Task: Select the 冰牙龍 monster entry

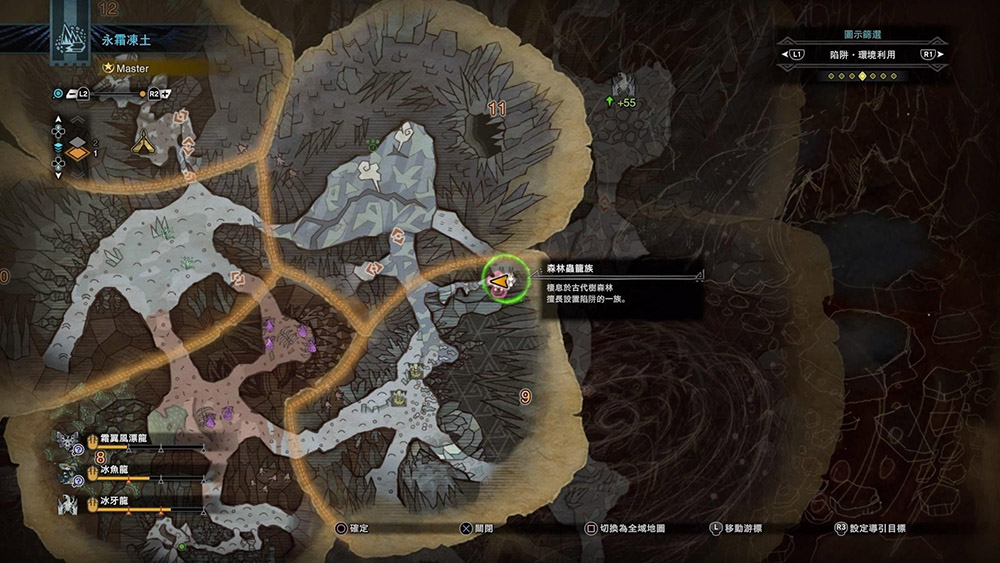Action: tap(112, 501)
